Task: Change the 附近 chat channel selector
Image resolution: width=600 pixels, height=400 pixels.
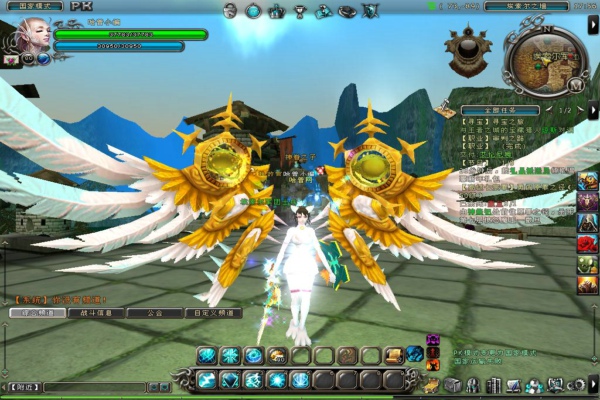Action: [x=20, y=387]
